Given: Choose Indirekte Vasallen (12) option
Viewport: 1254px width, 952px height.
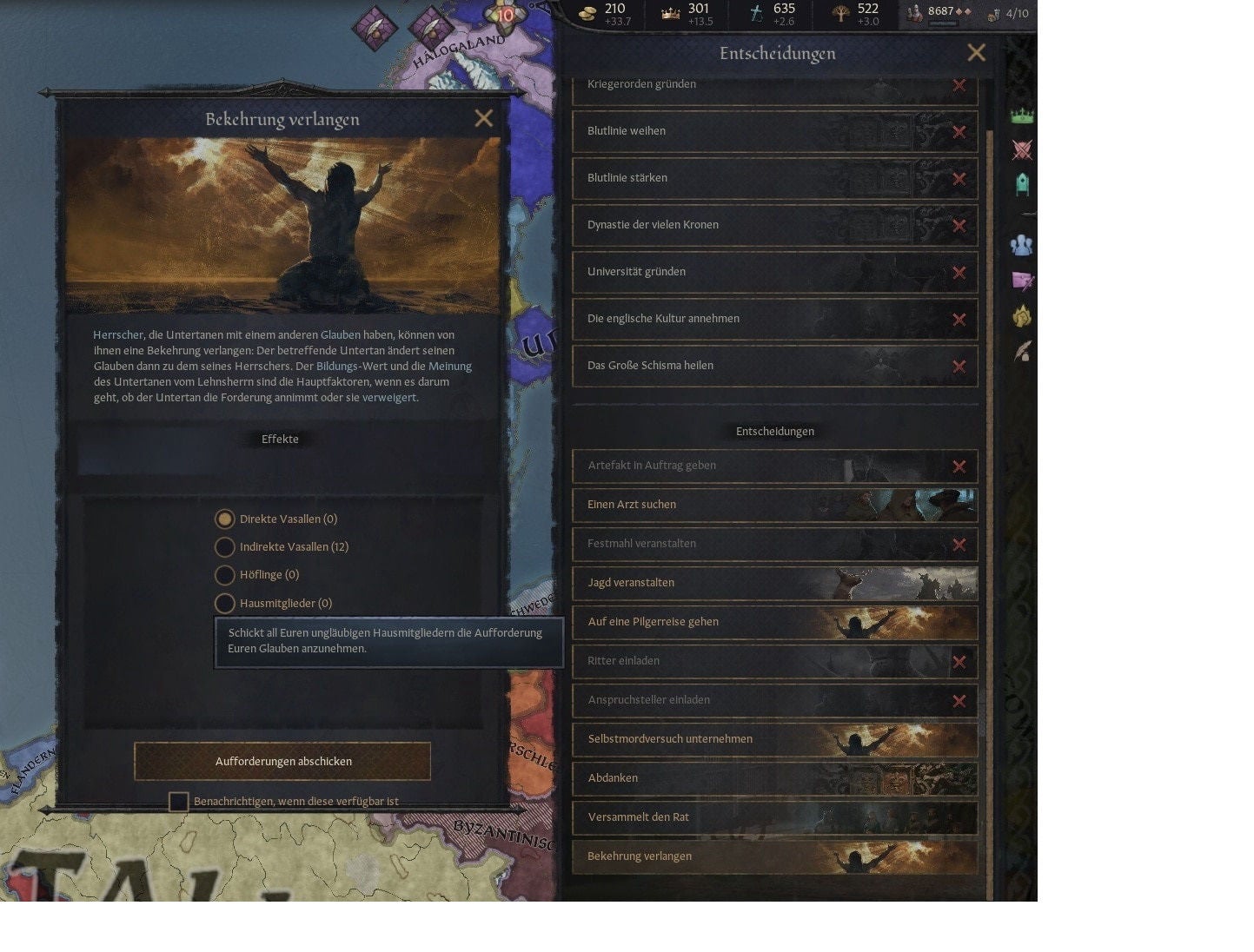Looking at the screenshot, I should click(225, 547).
